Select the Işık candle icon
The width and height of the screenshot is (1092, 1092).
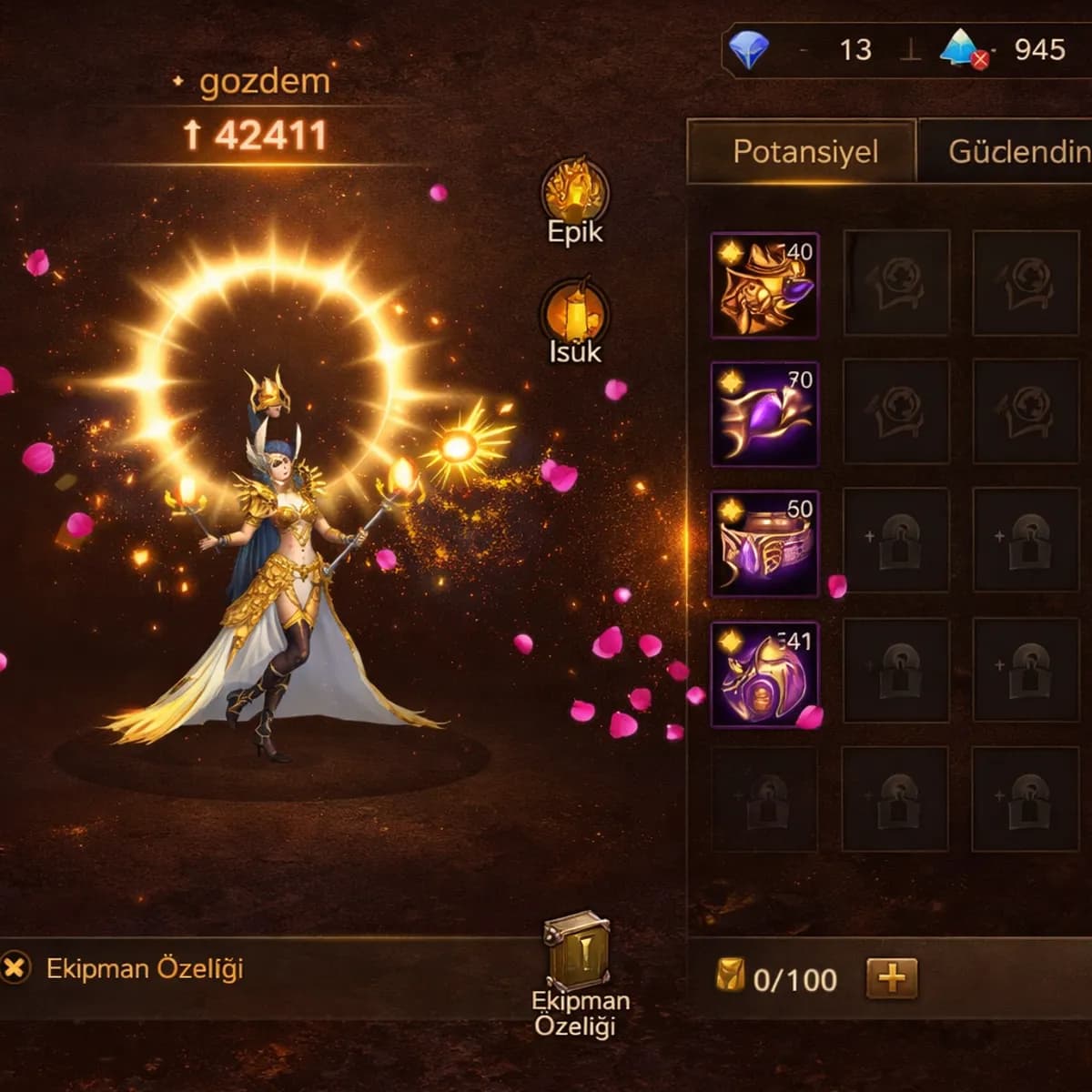tap(575, 314)
